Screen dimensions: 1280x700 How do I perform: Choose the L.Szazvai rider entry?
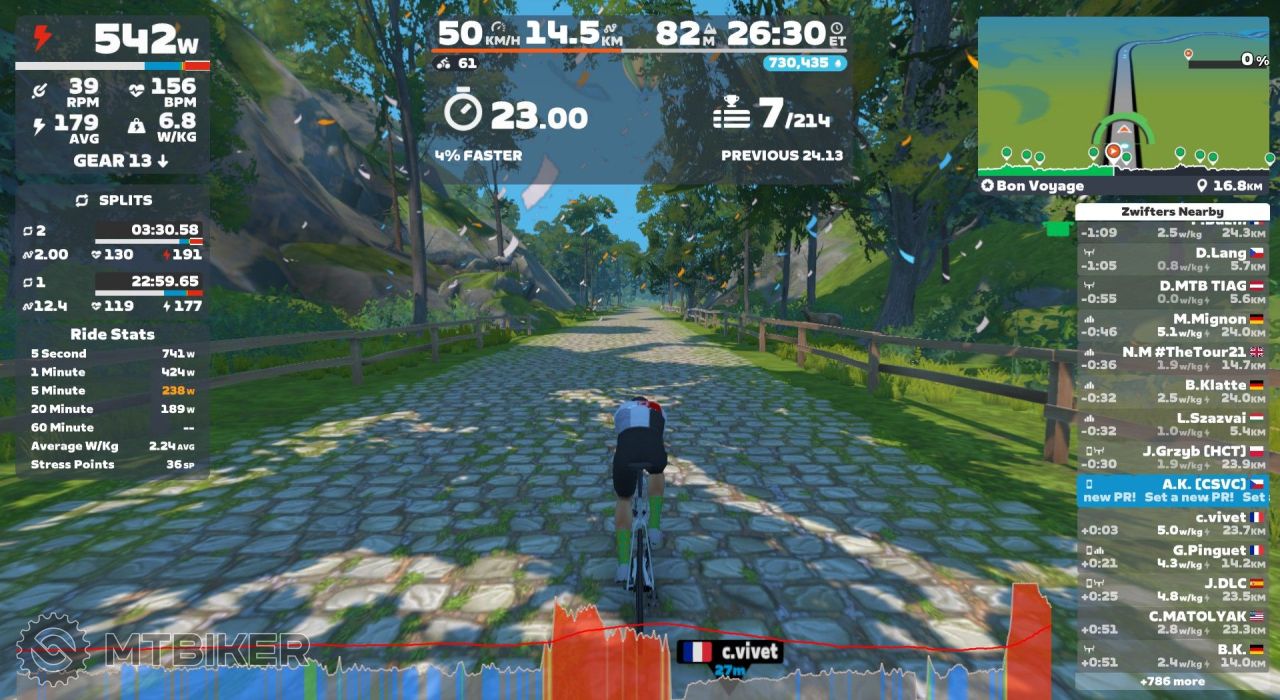[1173, 424]
